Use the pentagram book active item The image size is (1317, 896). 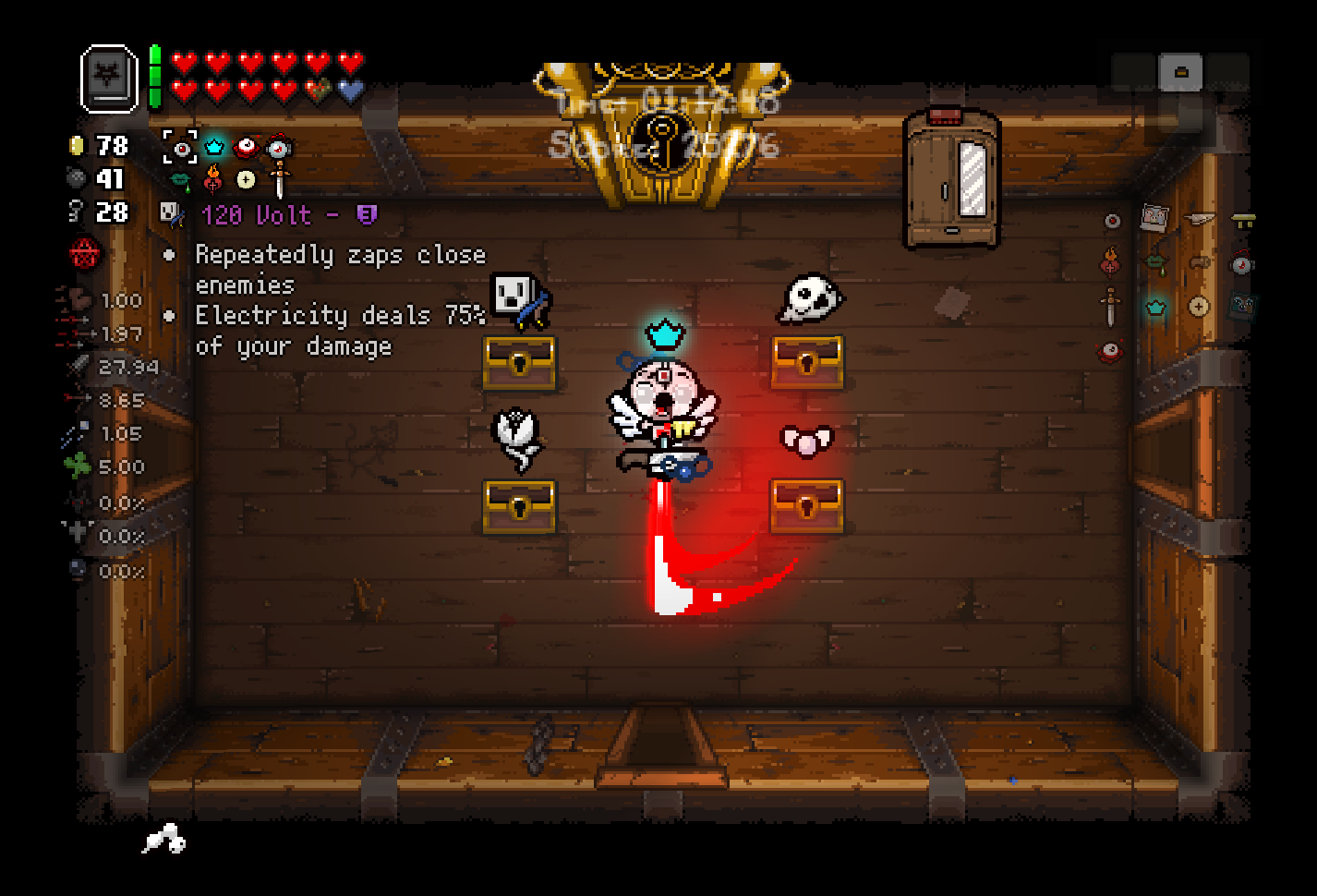click(109, 79)
